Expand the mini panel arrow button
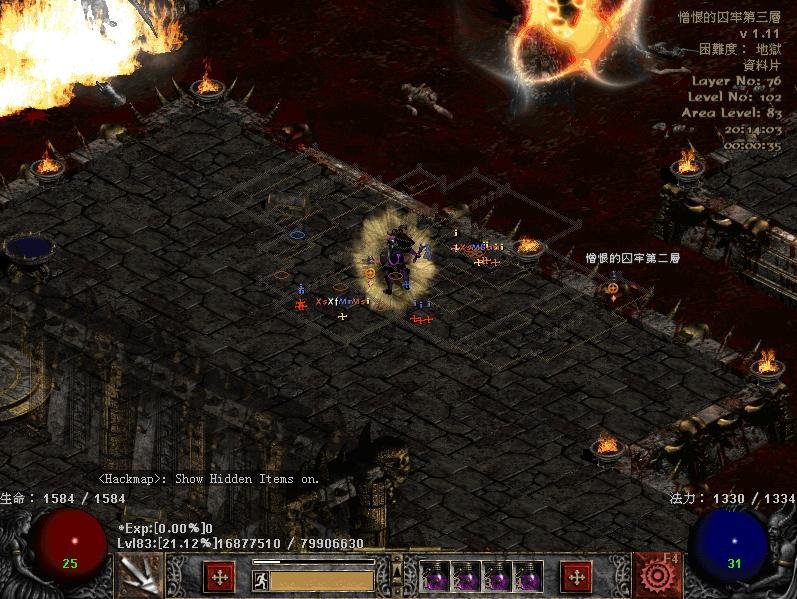This screenshot has width=797, height=599. [x=398, y=571]
